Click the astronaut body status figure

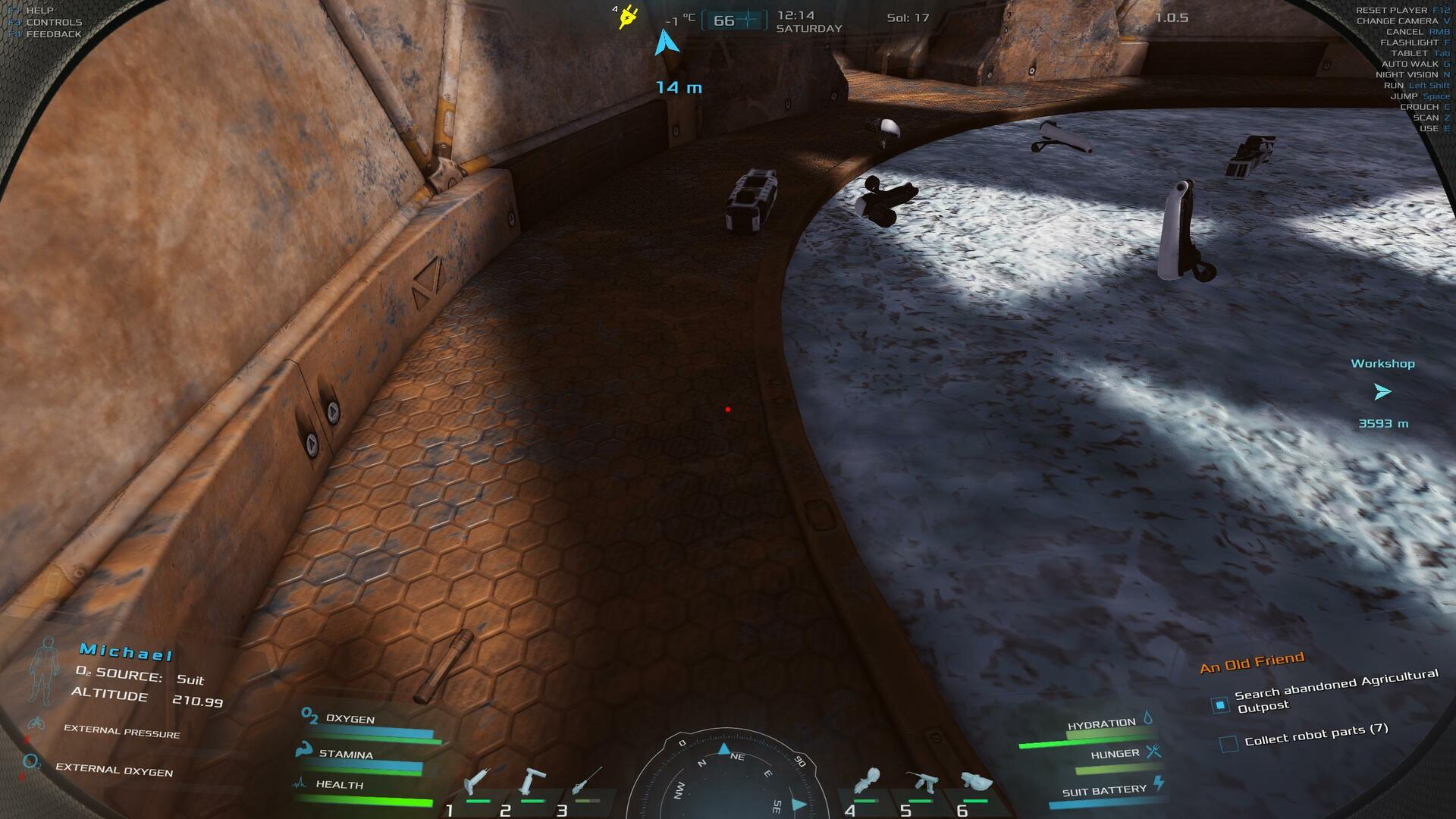pyautogui.click(x=45, y=670)
